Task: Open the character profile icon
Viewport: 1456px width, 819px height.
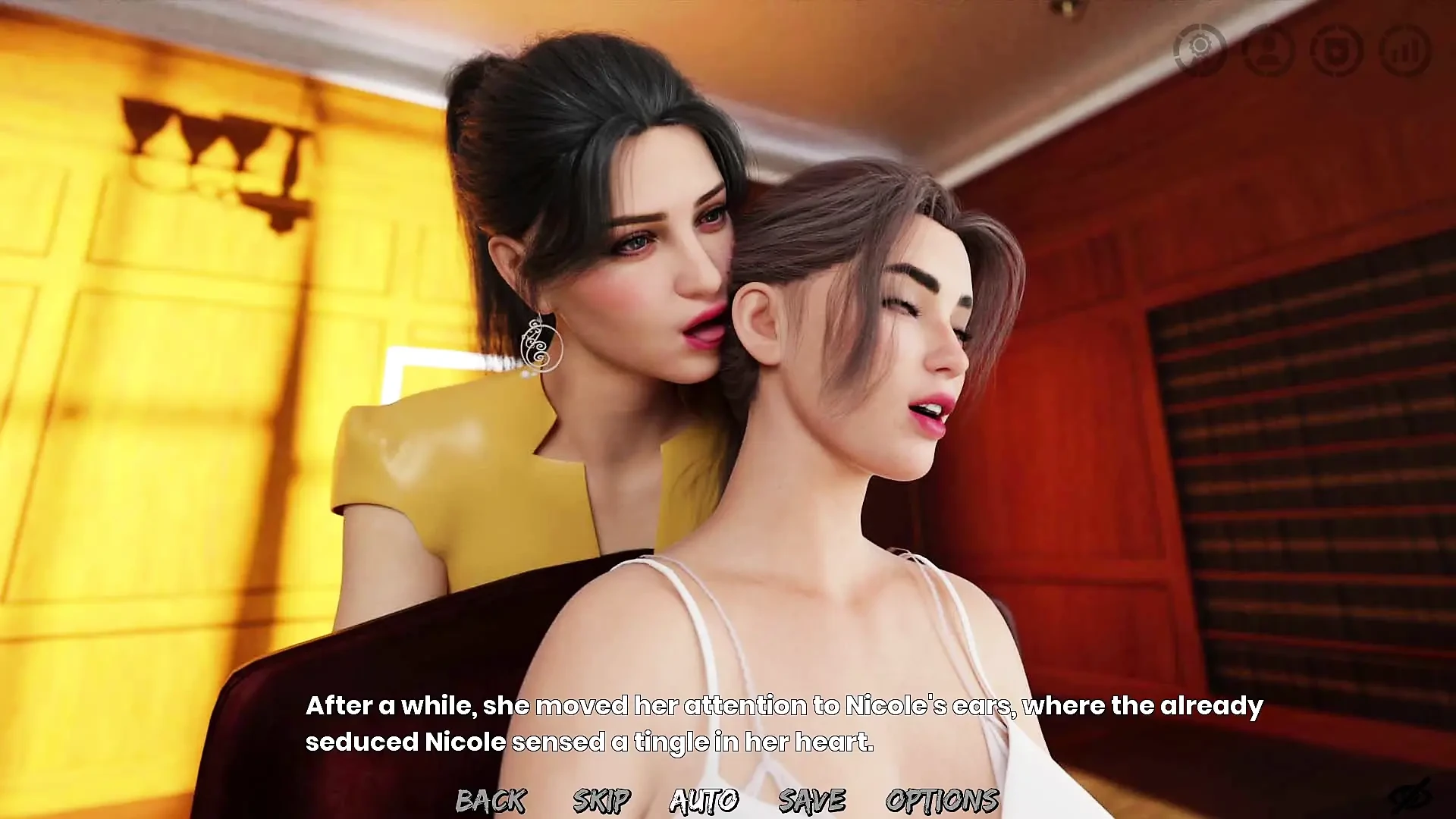Action: [1269, 49]
